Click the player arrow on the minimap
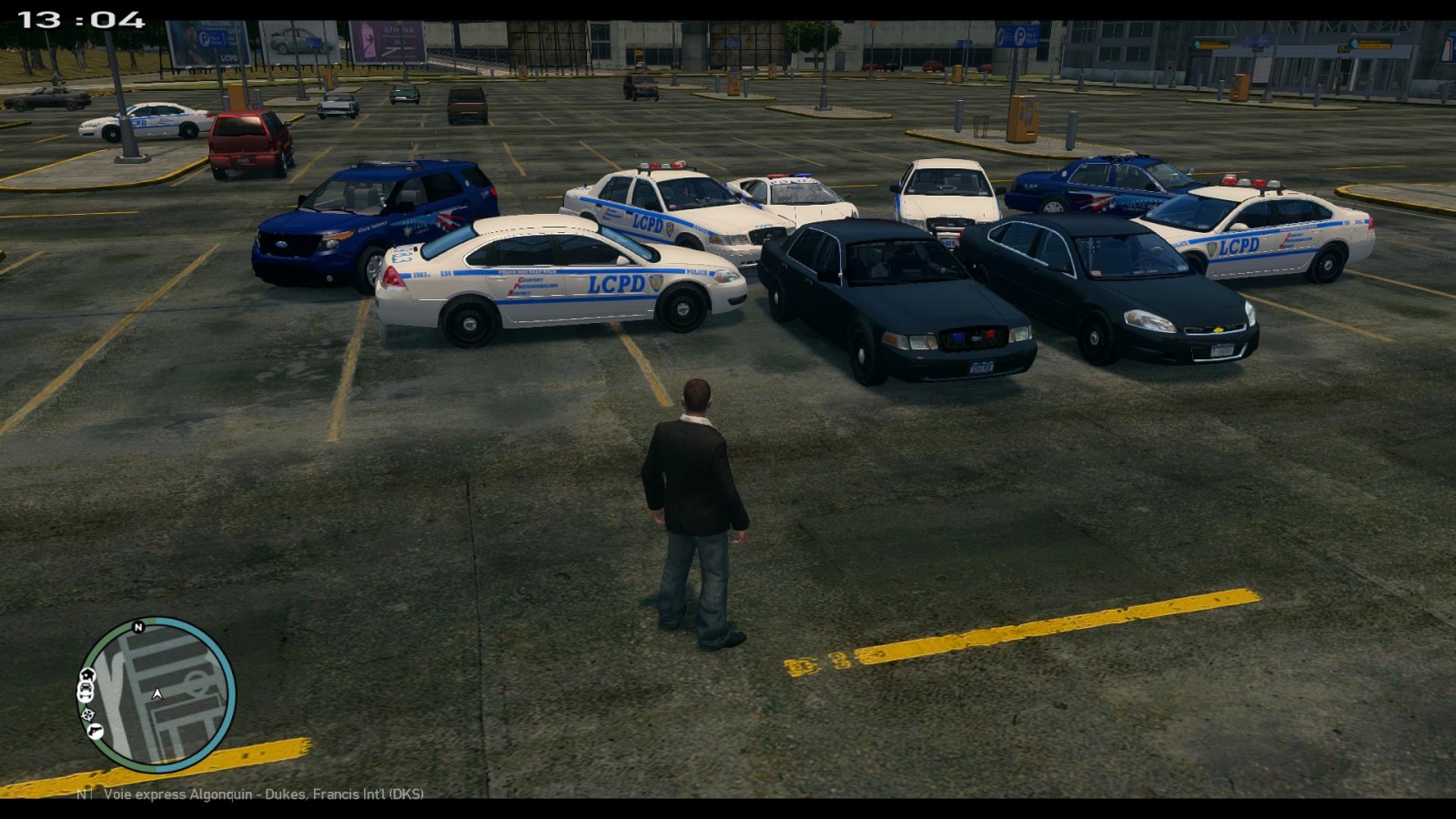 (x=157, y=694)
